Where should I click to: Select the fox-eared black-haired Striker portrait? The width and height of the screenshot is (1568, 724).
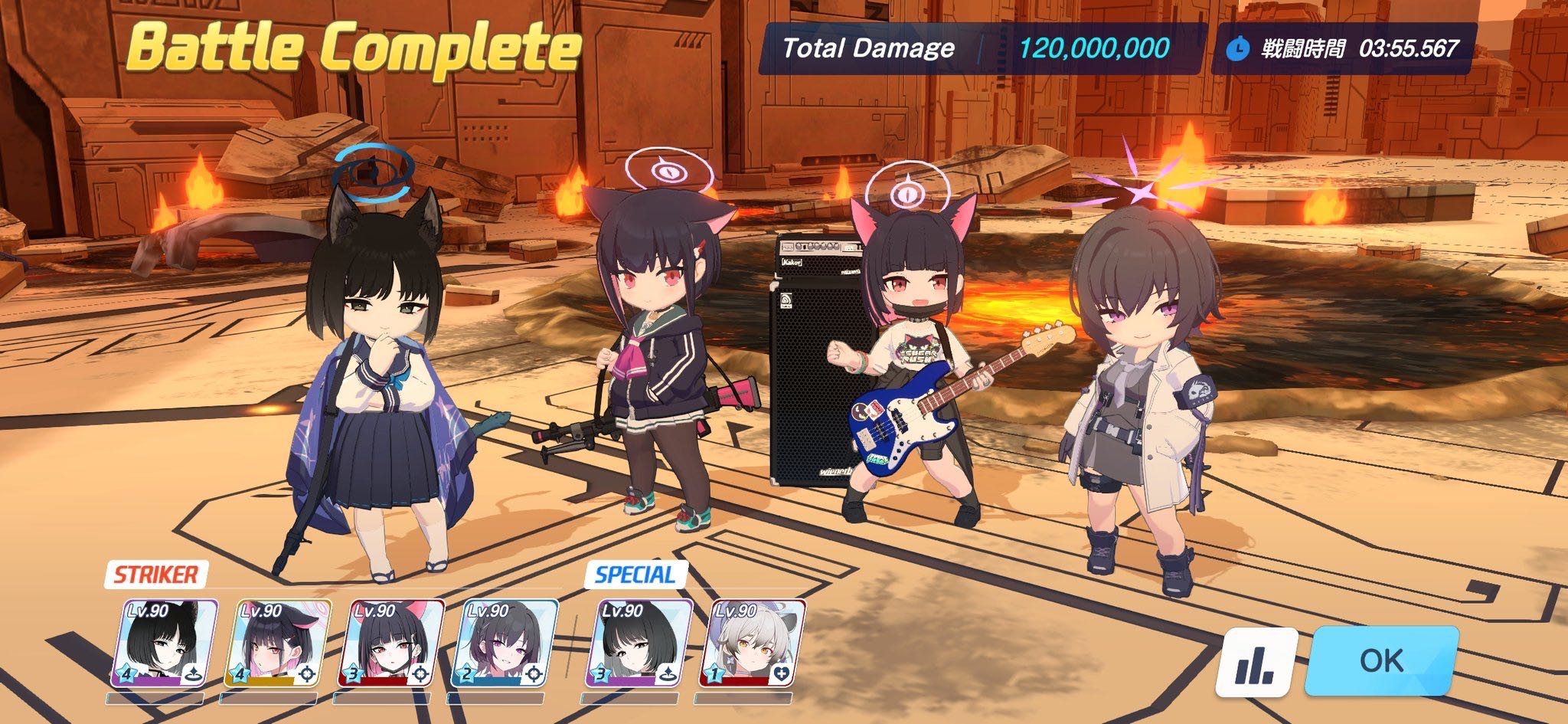165,644
